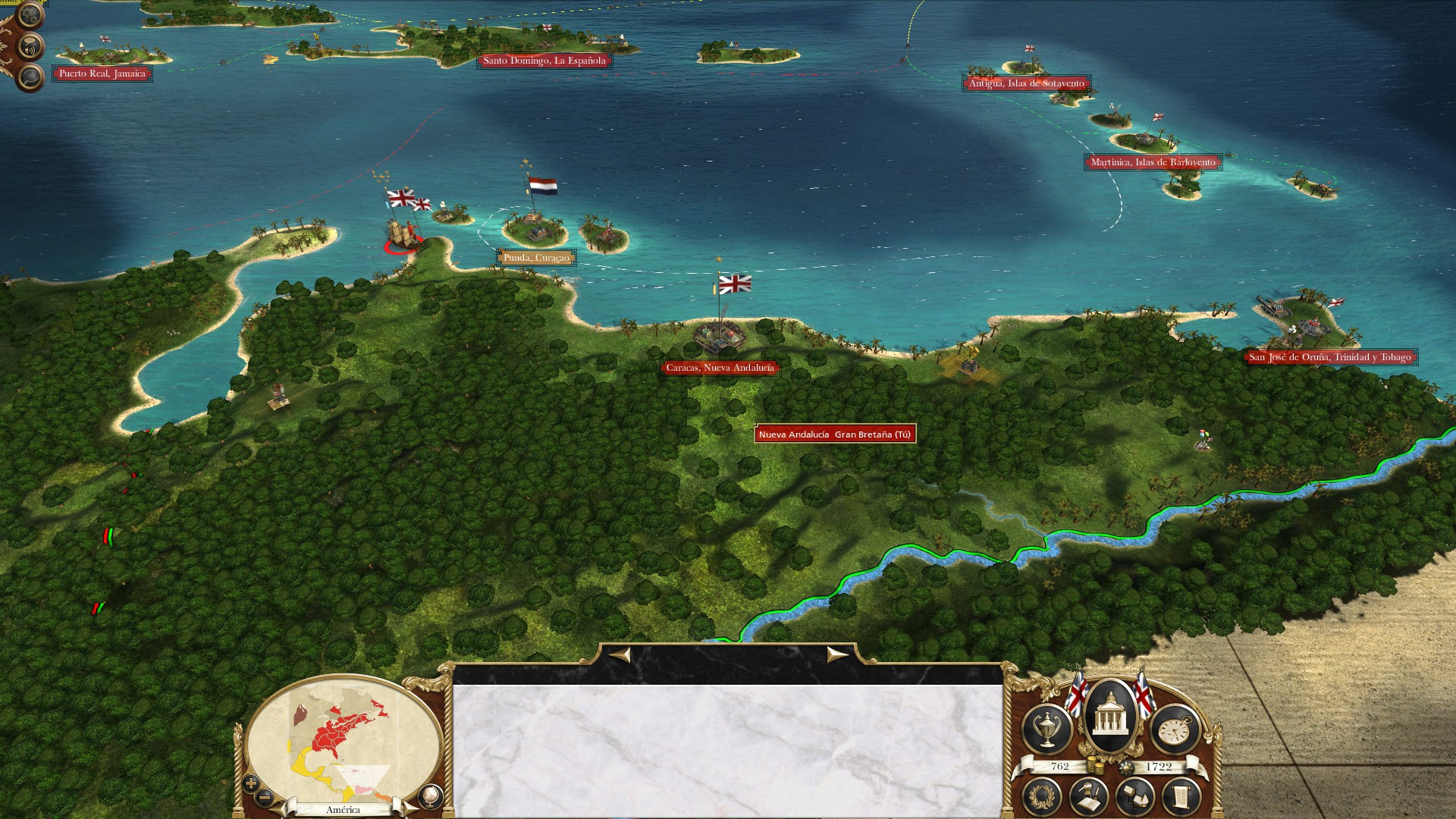1456x819 pixels.
Task: Select the Antigua, Islas de Sotavento label
Action: pos(1026,83)
